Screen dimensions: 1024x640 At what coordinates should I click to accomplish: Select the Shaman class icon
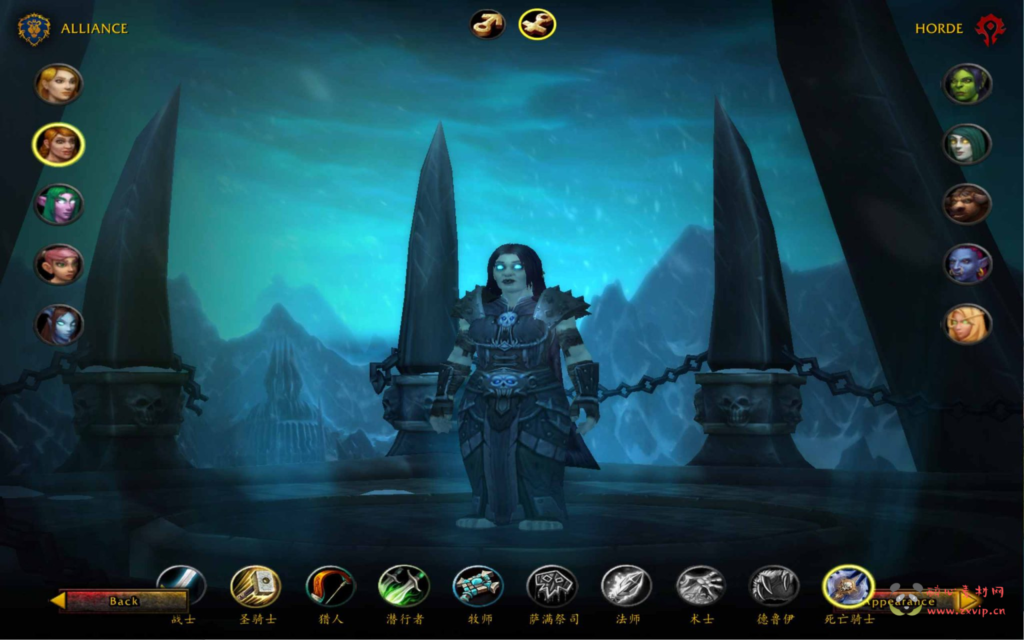click(552, 586)
